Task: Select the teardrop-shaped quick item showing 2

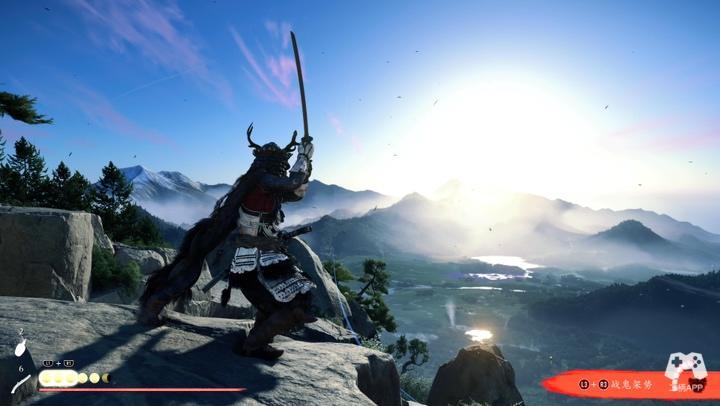Action: (x=20, y=350)
